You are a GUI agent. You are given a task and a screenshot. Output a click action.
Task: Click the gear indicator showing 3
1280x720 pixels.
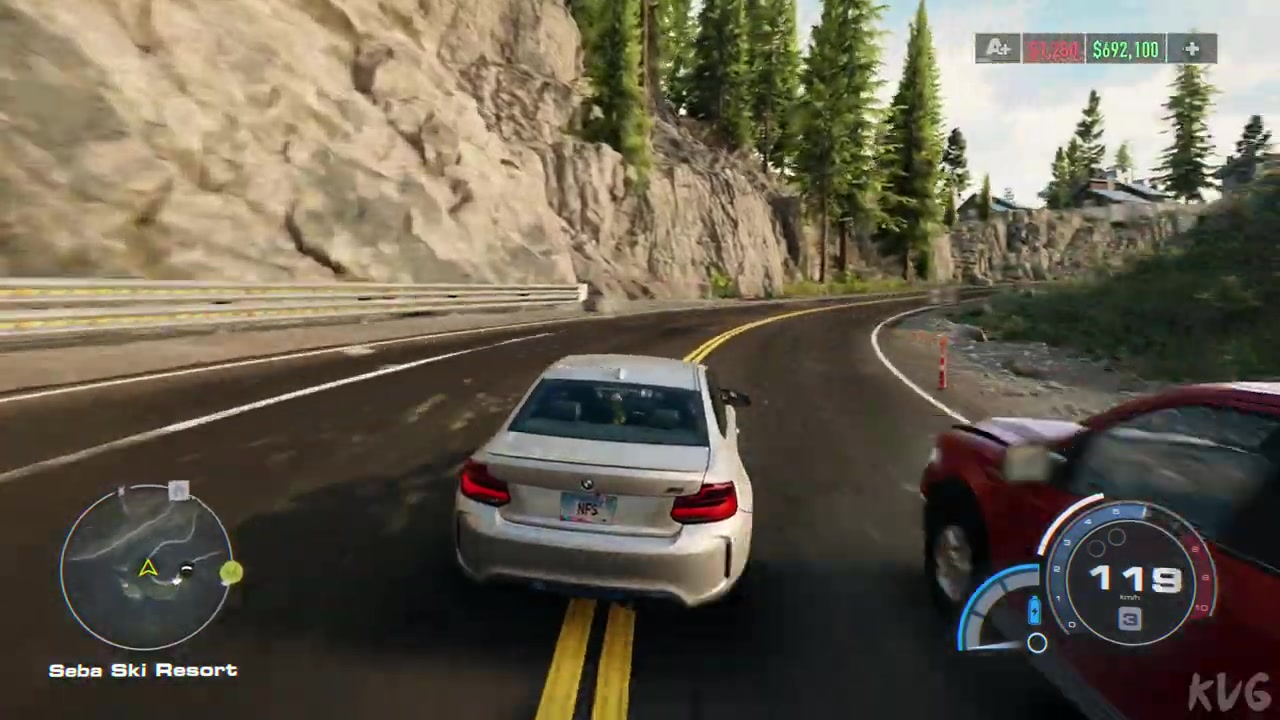(1128, 618)
